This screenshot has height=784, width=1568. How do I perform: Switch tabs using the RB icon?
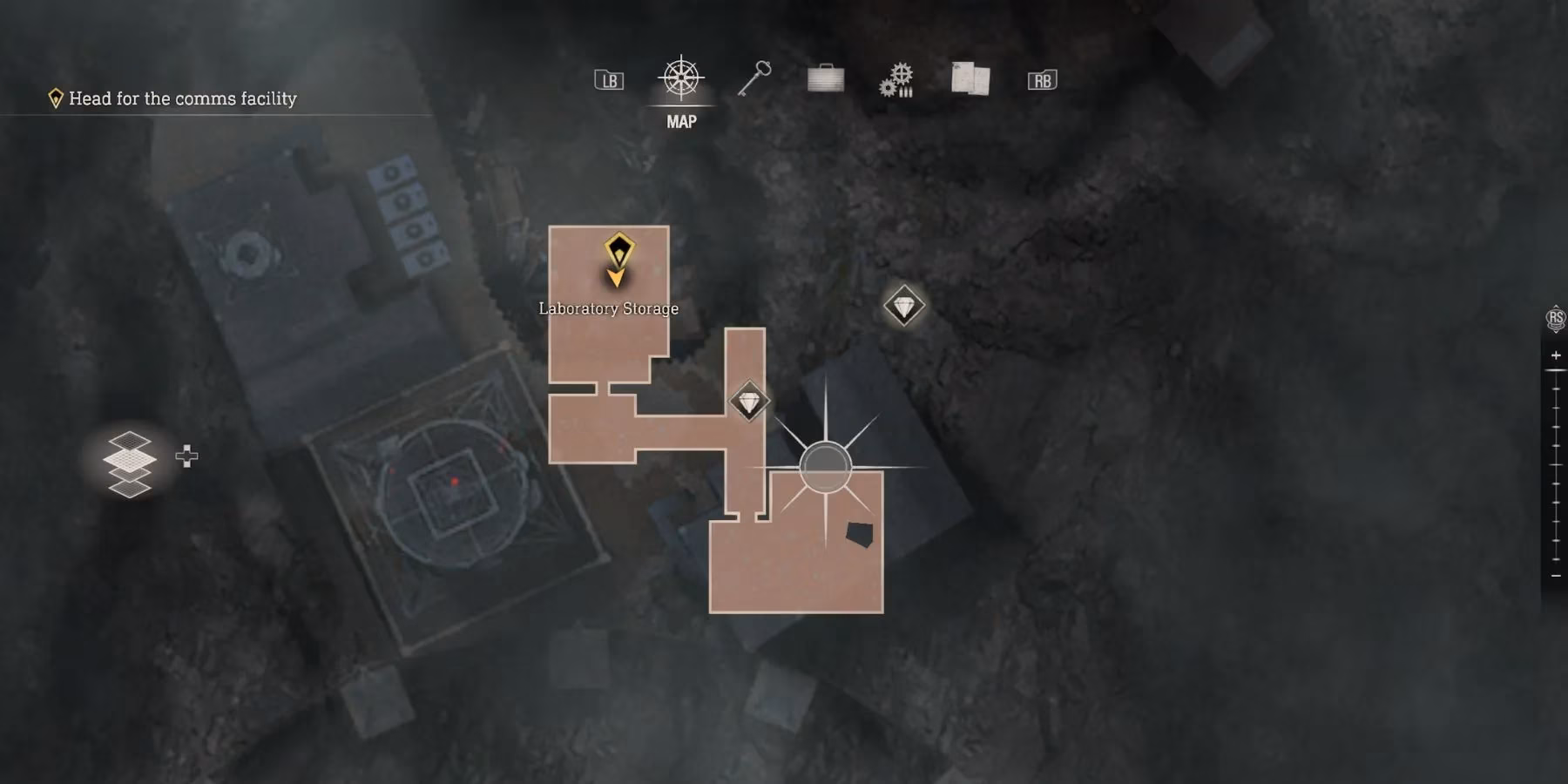pos(1042,79)
